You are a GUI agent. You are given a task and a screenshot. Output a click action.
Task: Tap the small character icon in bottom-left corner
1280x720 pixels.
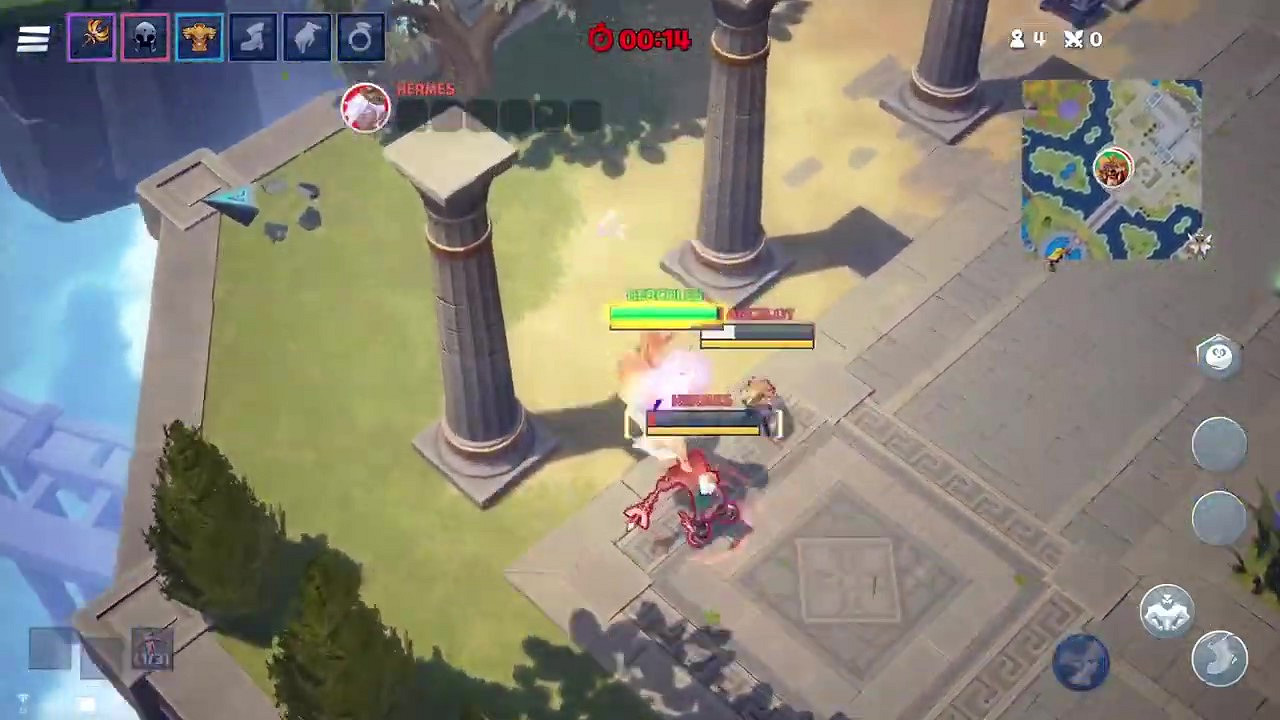[x=151, y=648]
